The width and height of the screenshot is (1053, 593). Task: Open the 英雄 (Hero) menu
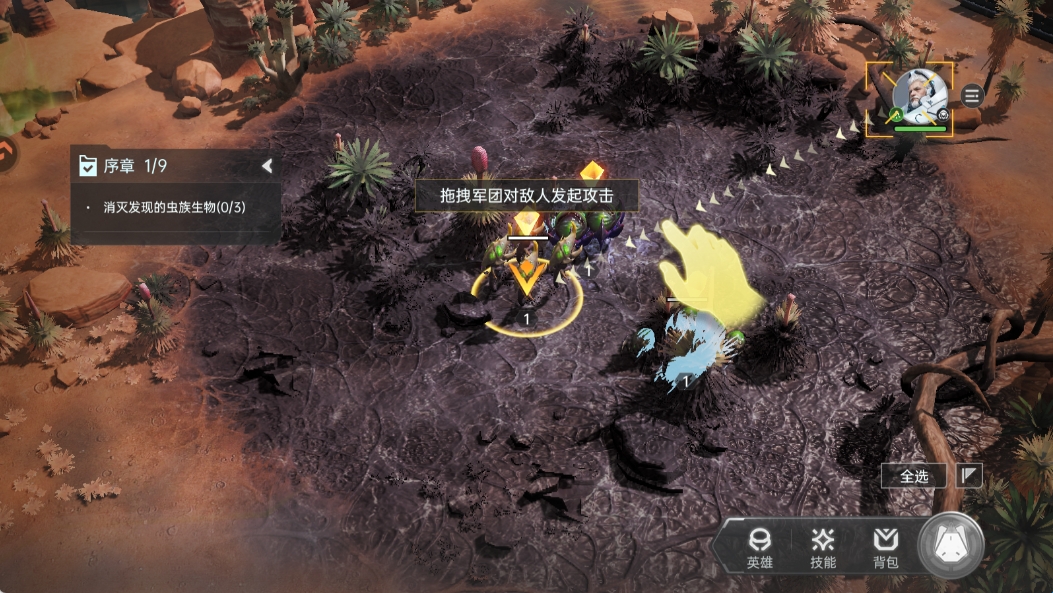coord(759,548)
